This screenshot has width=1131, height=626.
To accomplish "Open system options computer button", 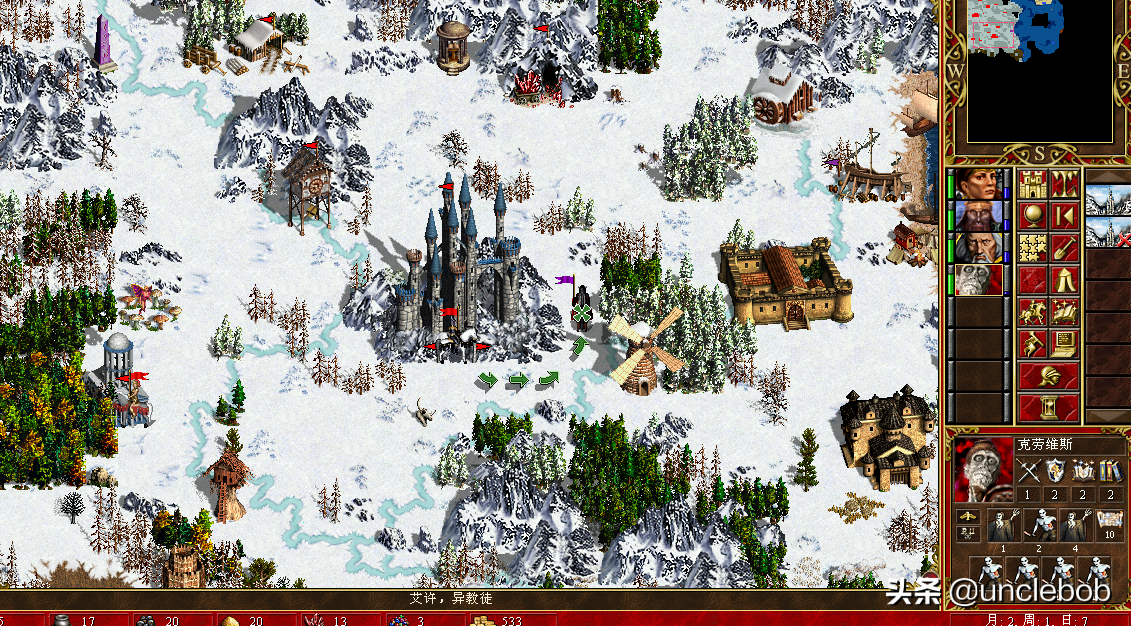I will [1064, 343].
